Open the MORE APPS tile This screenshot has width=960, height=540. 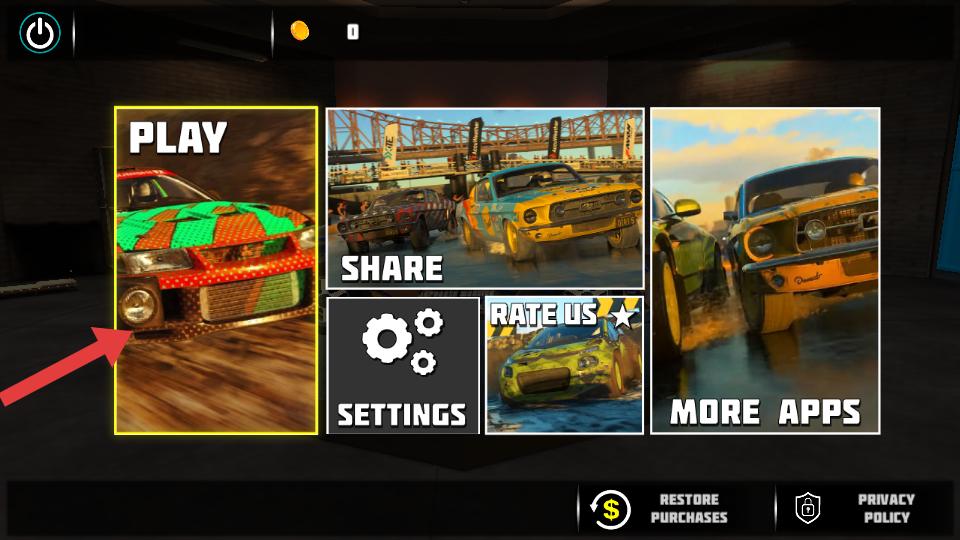(765, 270)
